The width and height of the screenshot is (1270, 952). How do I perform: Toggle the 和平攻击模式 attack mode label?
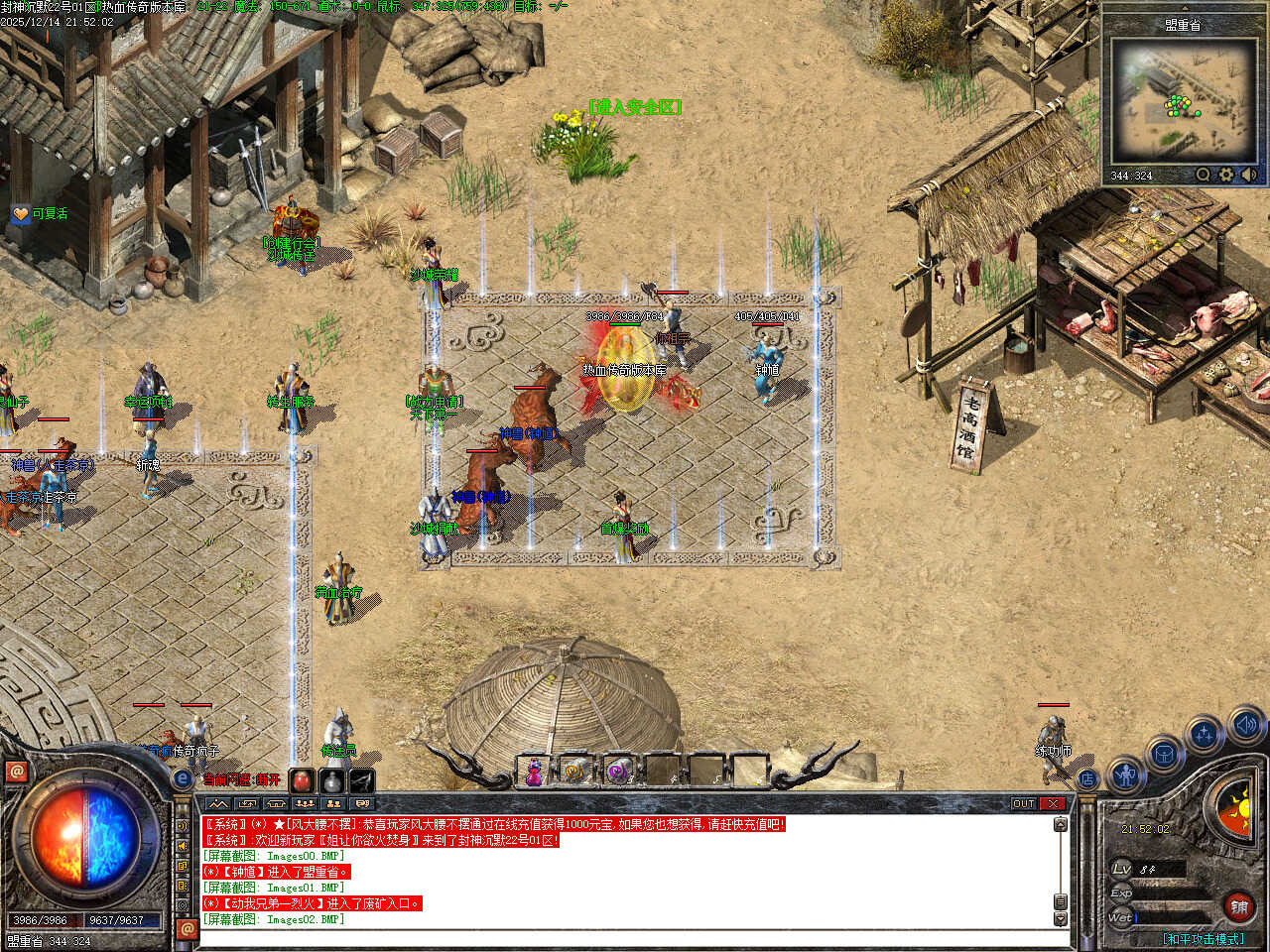click(x=1203, y=938)
